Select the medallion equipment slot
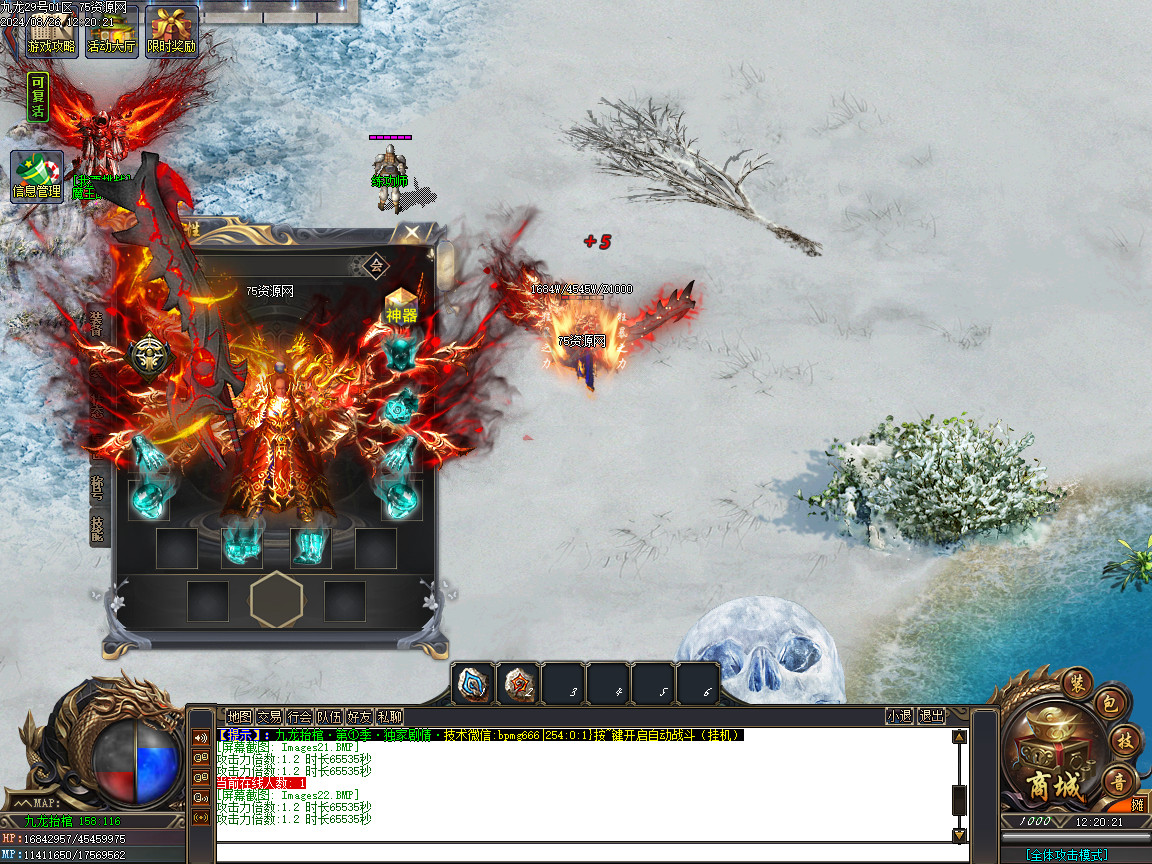The image size is (1152, 864). [148, 357]
